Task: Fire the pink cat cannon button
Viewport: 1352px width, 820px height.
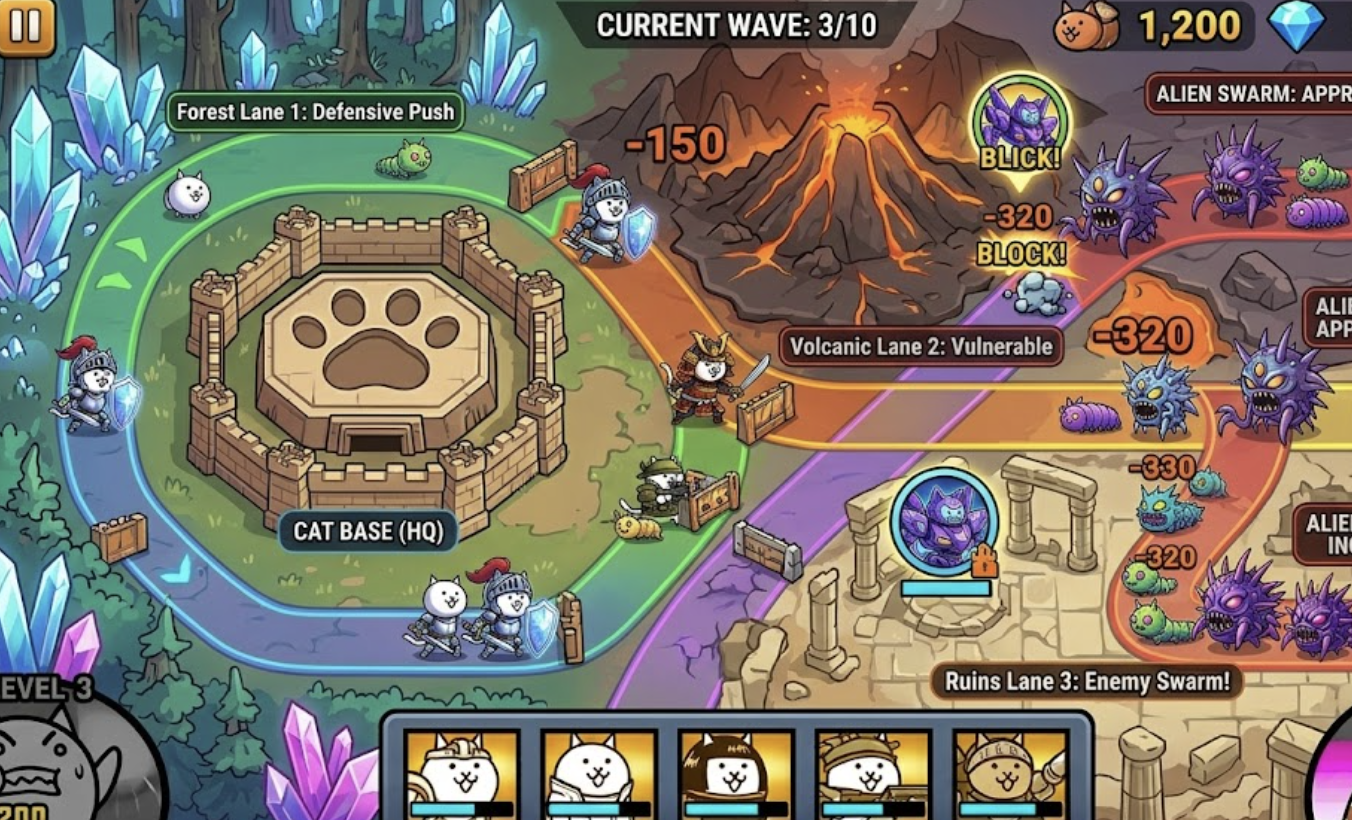Action: click(1335, 770)
